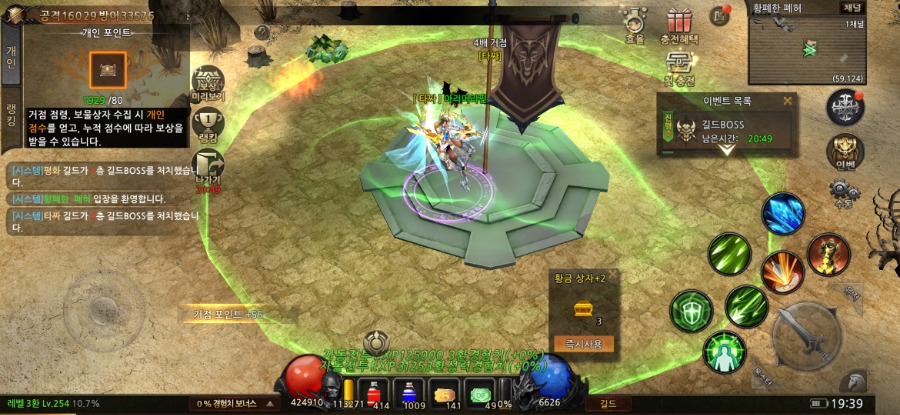Open the 효율 potion flask icon
Image resolution: width=900 pixels, height=415 pixels.
click(634, 23)
